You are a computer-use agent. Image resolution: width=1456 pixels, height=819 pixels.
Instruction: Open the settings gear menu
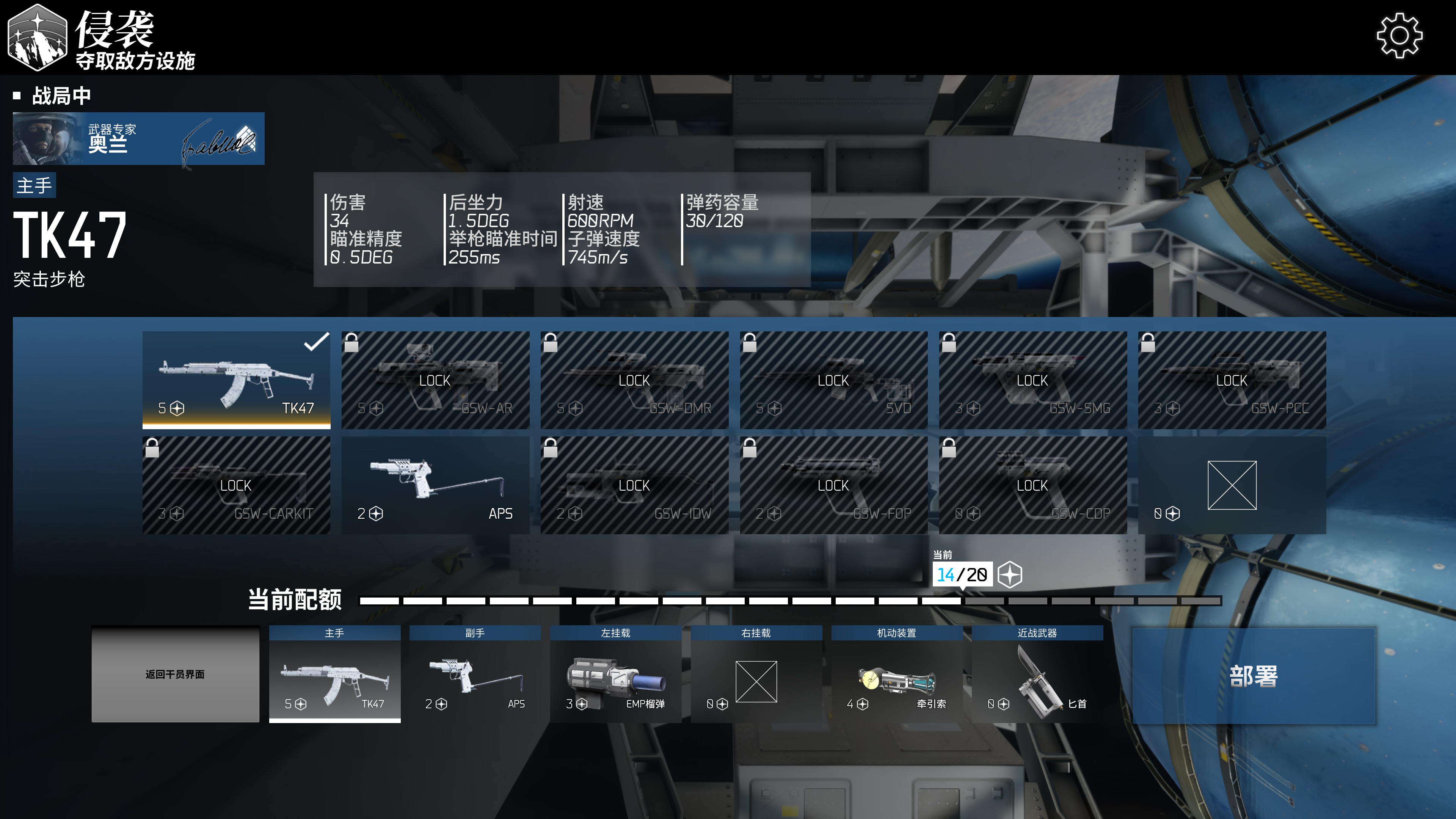tap(1399, 36)
